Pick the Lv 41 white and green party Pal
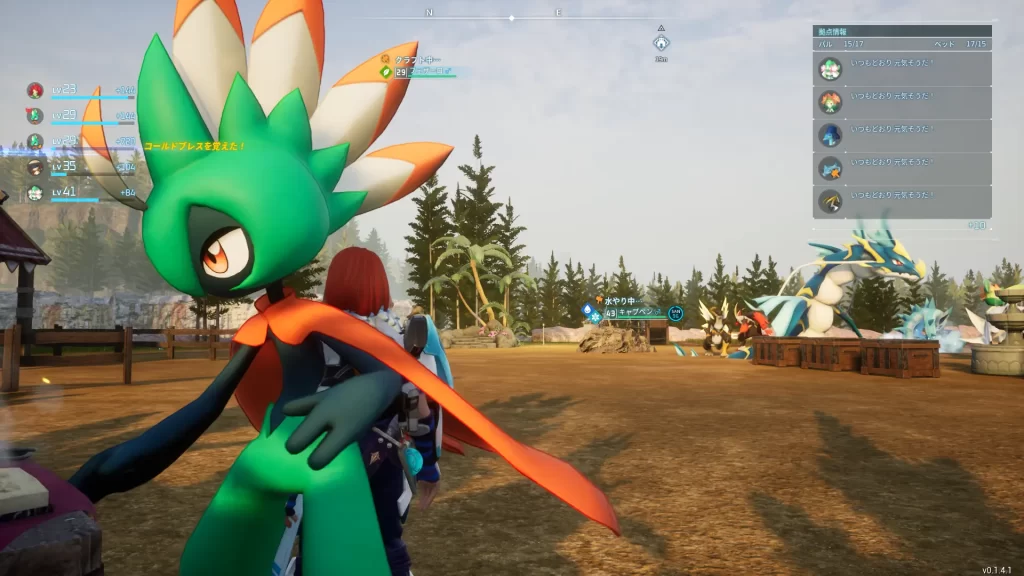 (x=35, y=193)
